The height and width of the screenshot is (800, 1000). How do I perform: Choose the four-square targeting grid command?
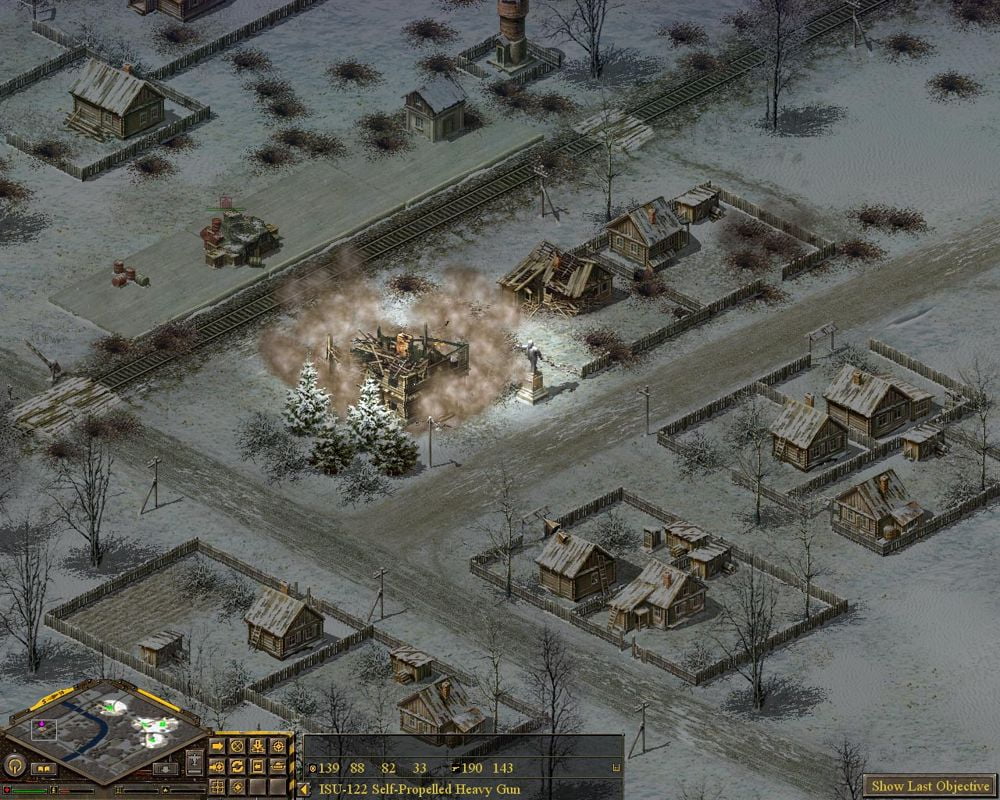(217, 787)
